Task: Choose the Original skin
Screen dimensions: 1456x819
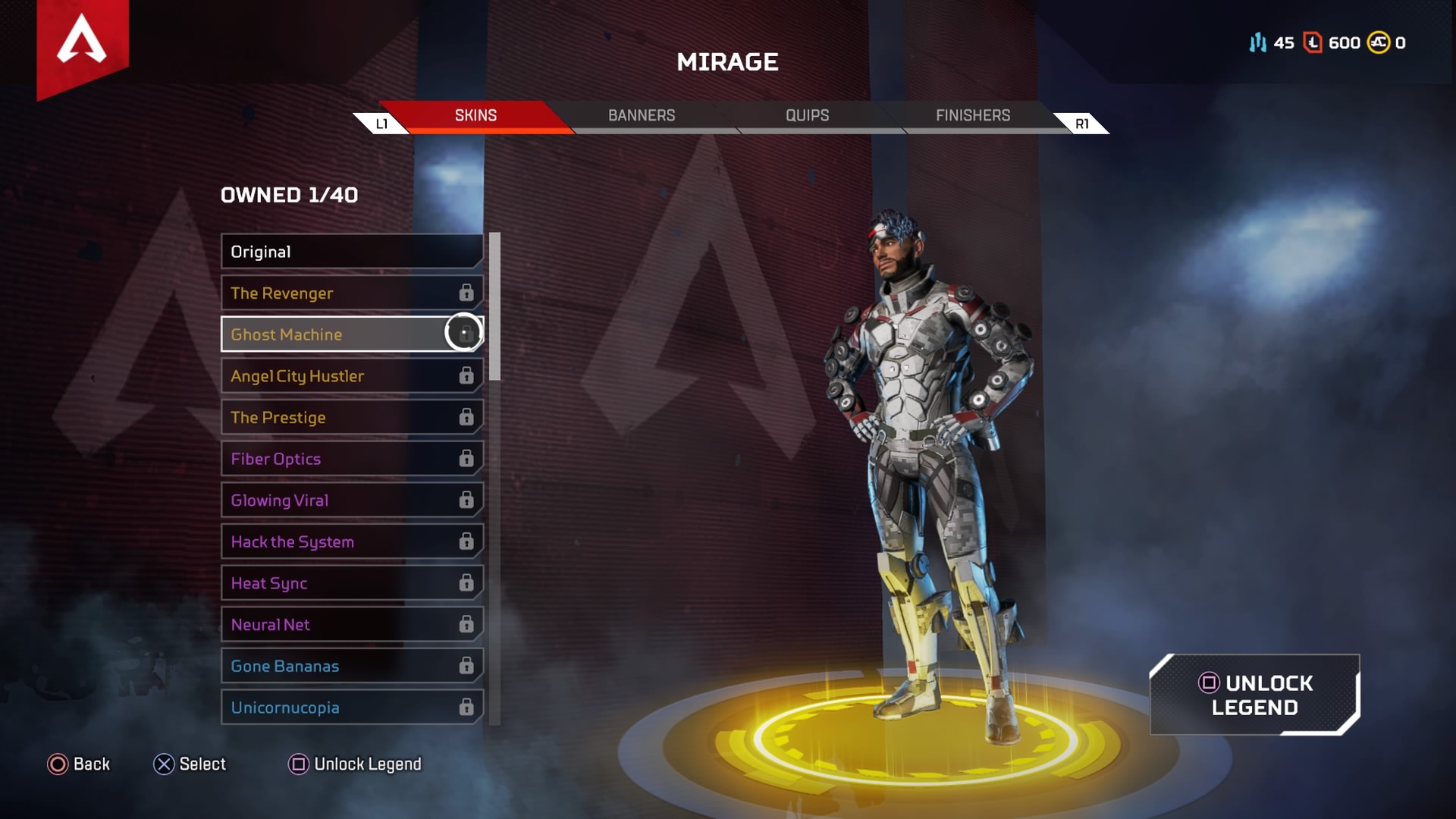Action: [351, 252]
